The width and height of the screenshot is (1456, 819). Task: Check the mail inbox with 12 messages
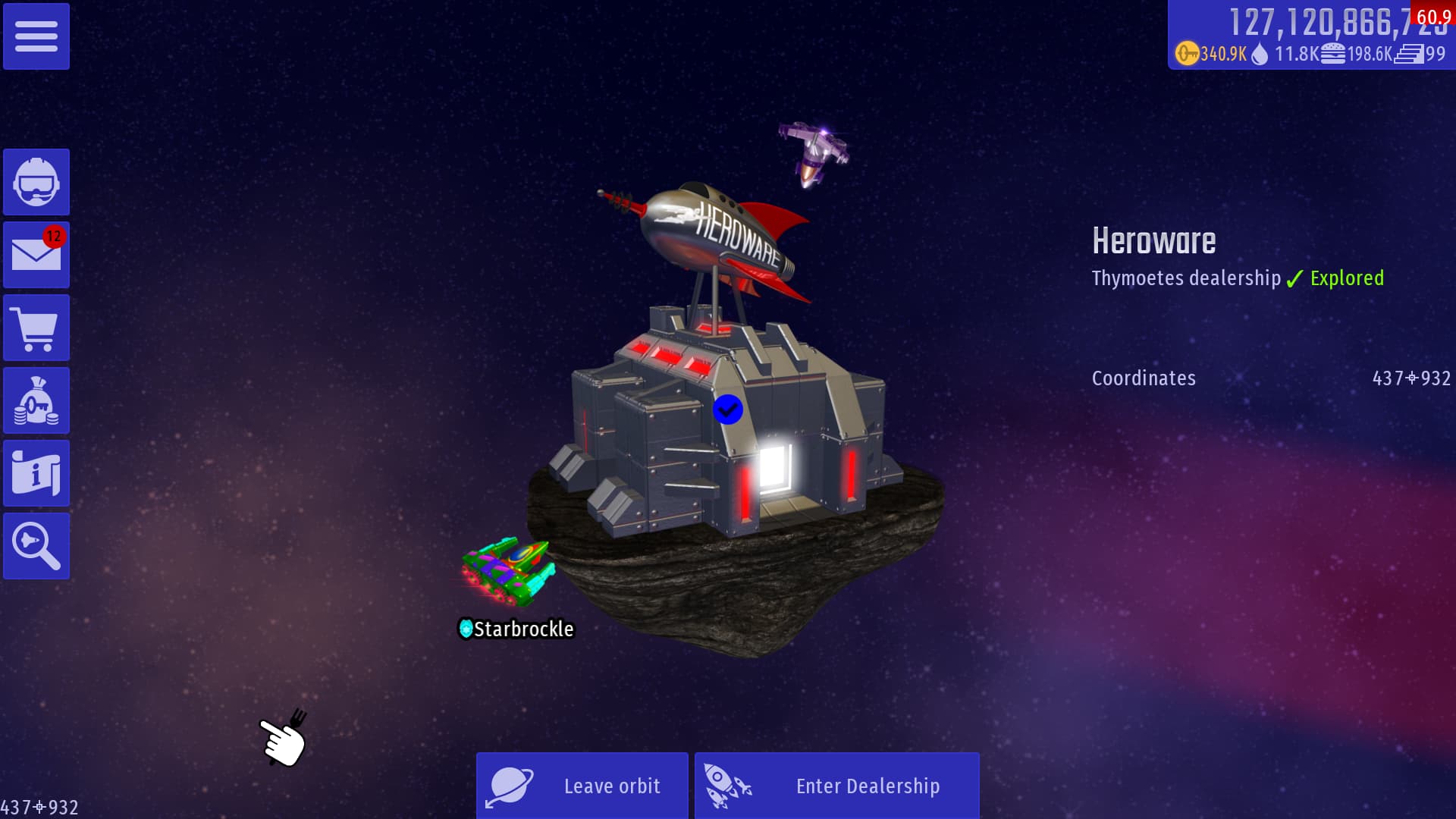point(36,255)
